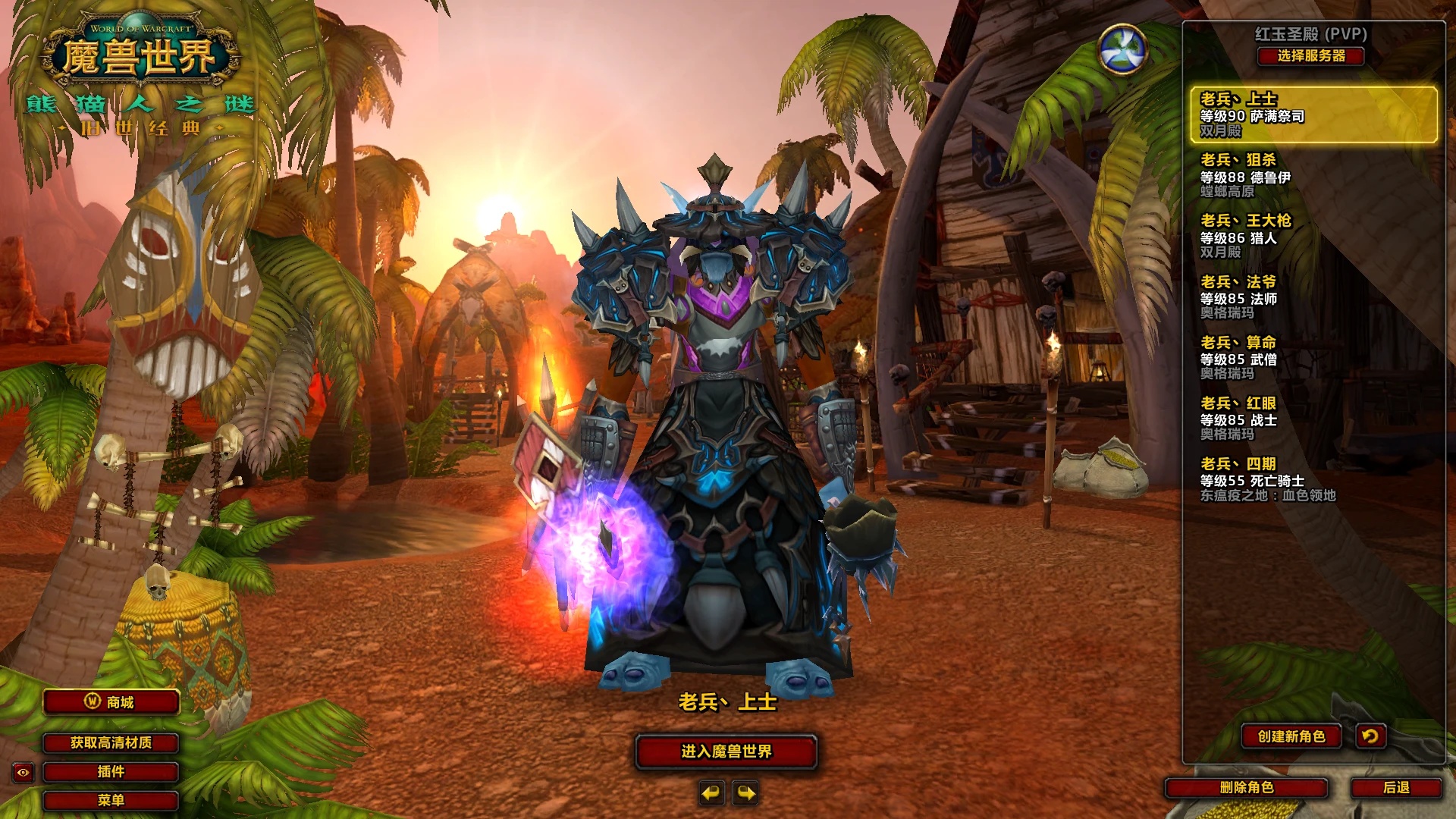This screenshot has height=819, width=1456.
Task: Click 进入魔兽世界 to enter the game
Action: 726,752
